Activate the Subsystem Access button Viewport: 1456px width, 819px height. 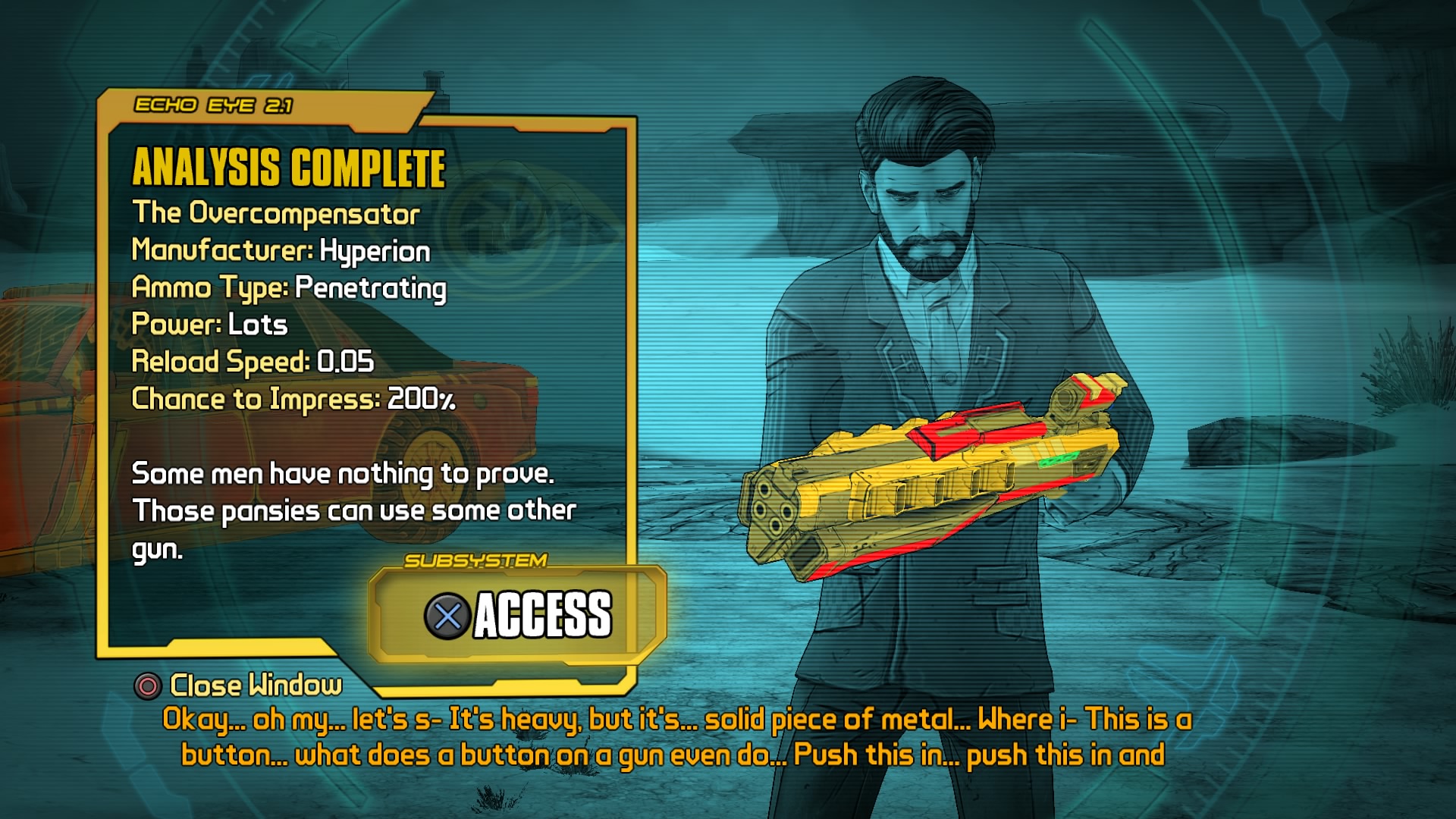(x=518, y=614)
